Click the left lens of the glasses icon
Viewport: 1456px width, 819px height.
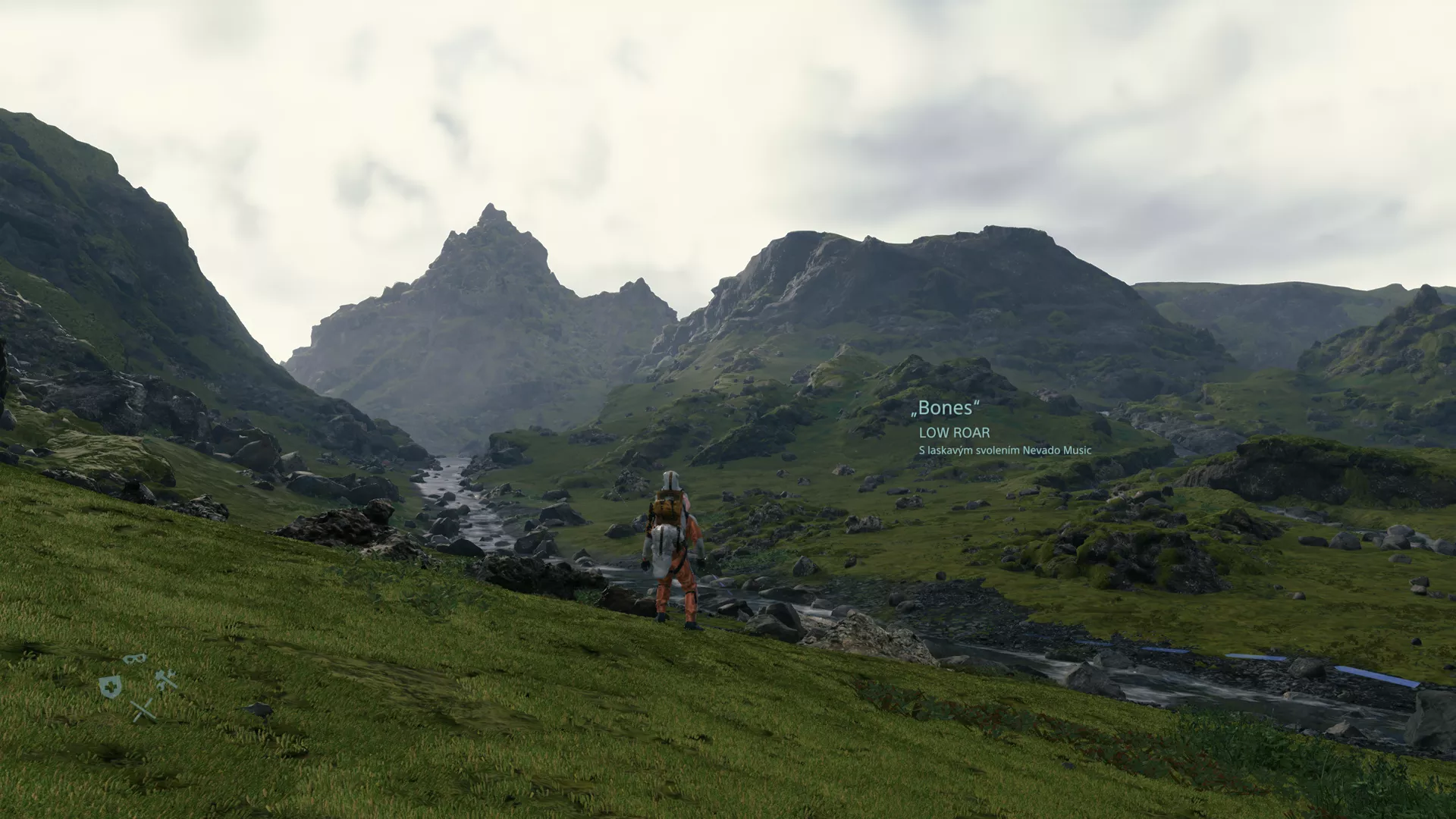click(x=130, y=659)
